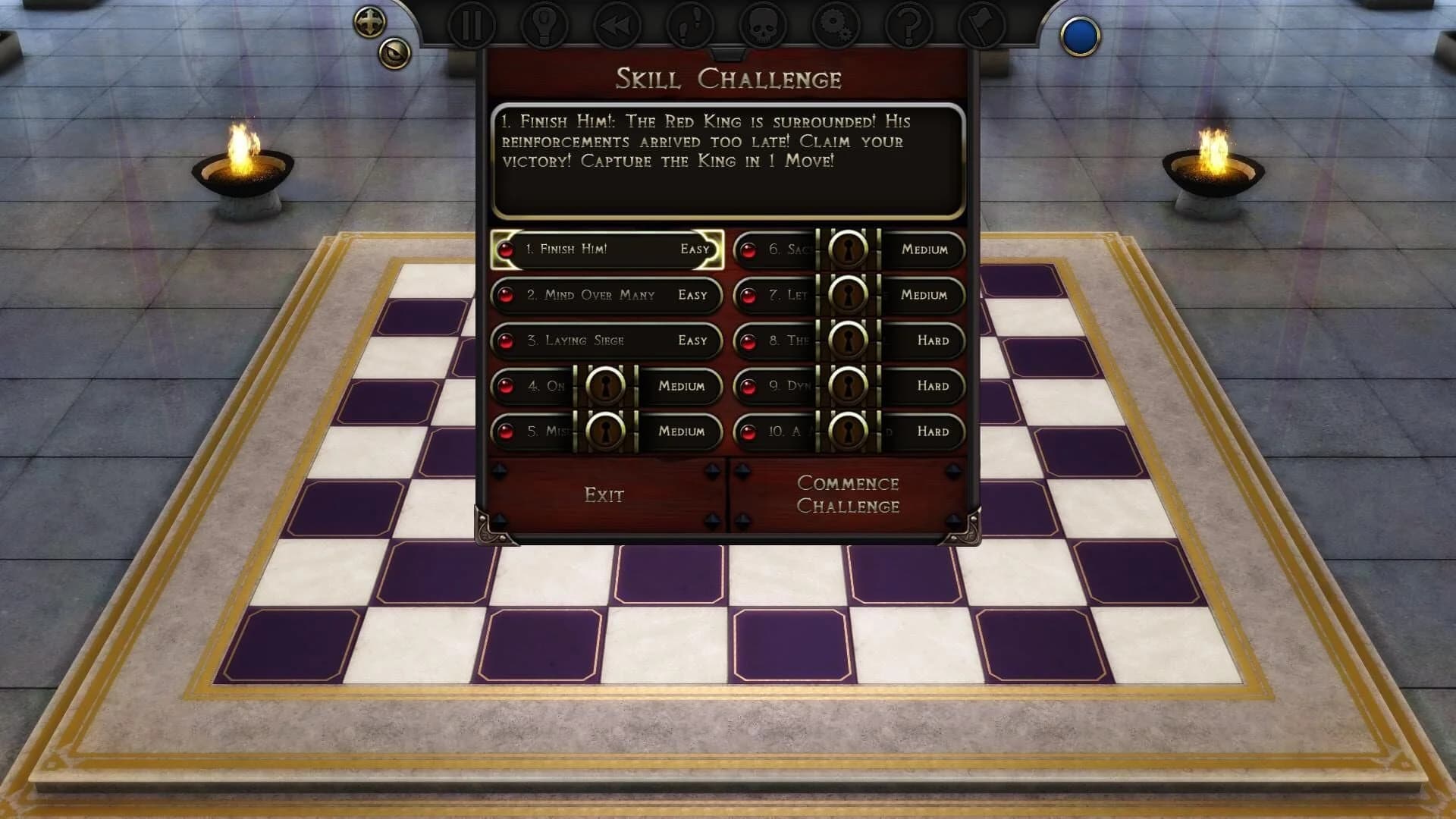
Task: Select the '1. Finish Him!' challenge
Action: (603, 249)
